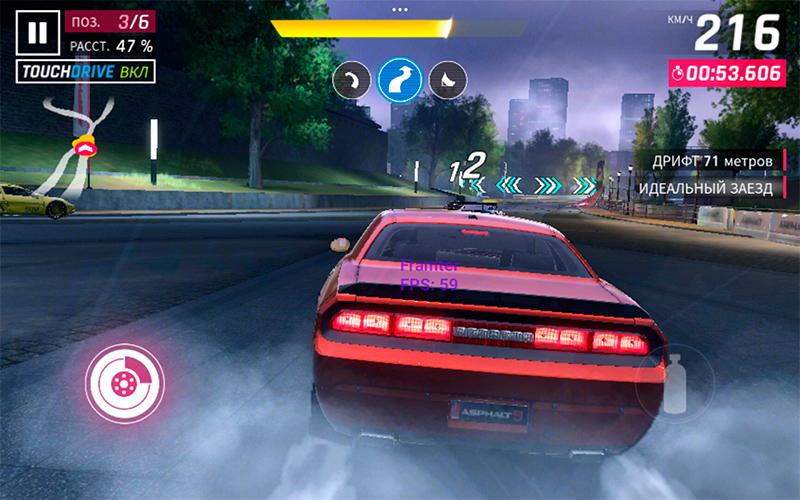This screenshot has width=800, height=500.
Task: Tap the pink drift brake button
Action: point(124,384)
